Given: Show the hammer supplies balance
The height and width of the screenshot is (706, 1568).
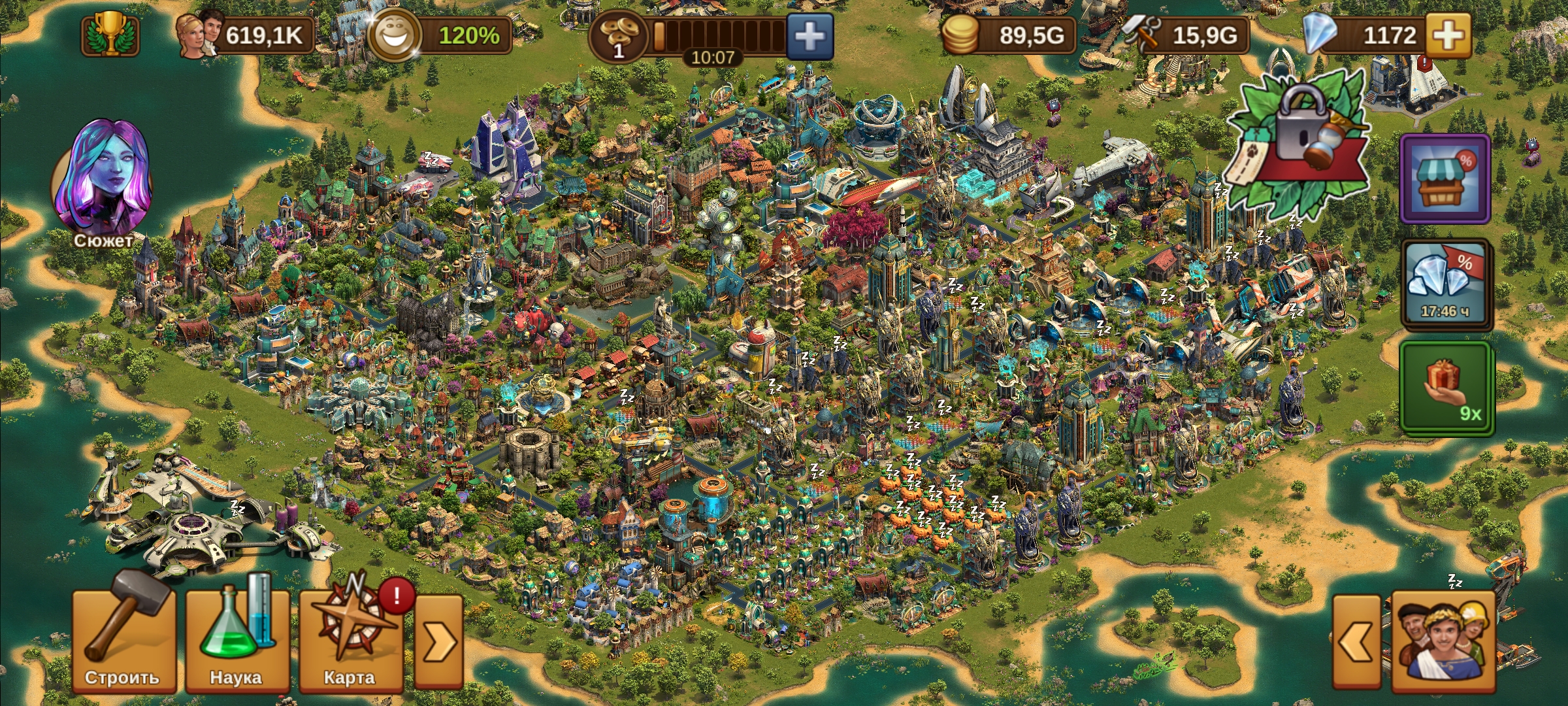Looking at the screenshot, I should tap(1184, 35).
